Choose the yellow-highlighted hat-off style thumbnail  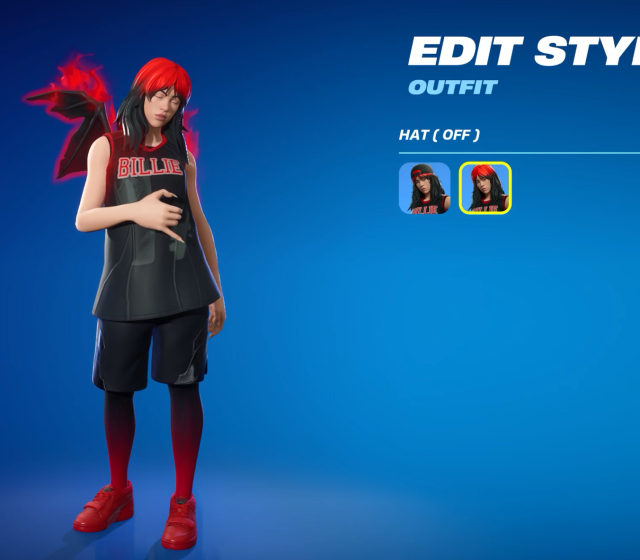(x=485, y=188)
